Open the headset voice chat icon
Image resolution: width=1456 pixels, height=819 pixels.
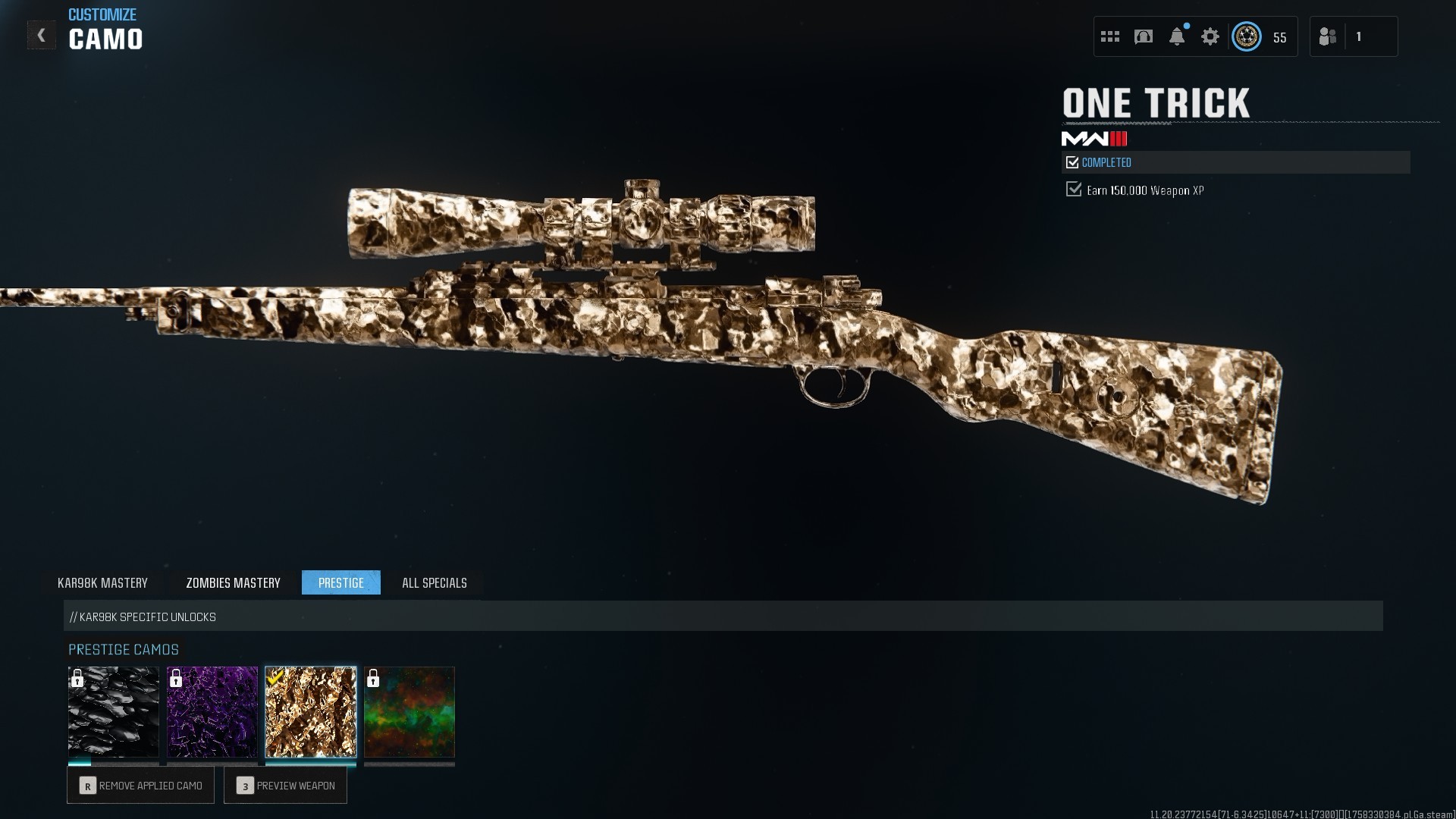click(1144, 36)
